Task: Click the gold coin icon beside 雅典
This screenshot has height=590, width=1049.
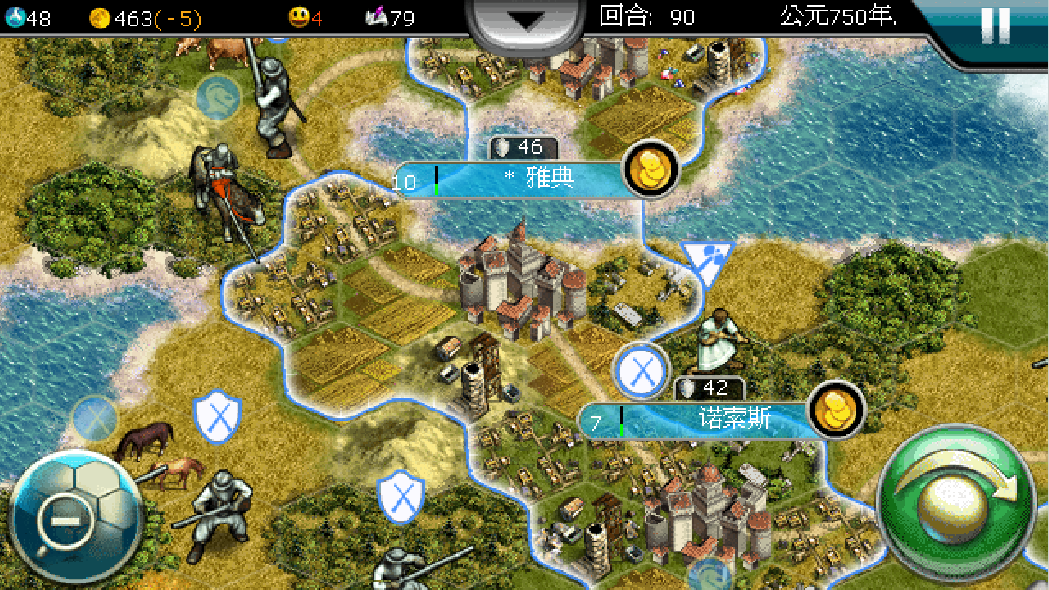Action: point(651,169)
